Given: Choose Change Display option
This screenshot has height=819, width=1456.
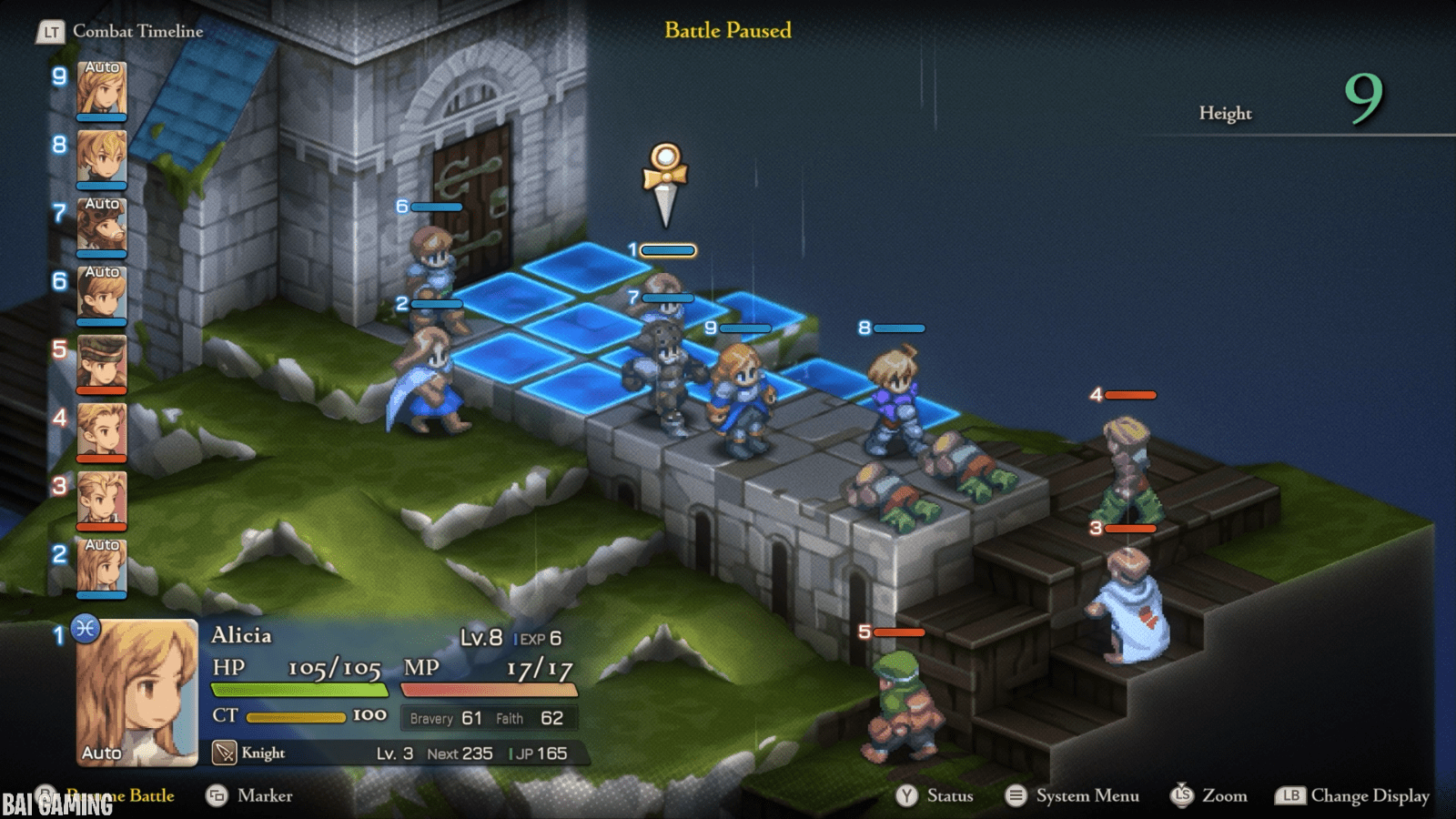Looking at the screenshot, I should coord(1353,795).
